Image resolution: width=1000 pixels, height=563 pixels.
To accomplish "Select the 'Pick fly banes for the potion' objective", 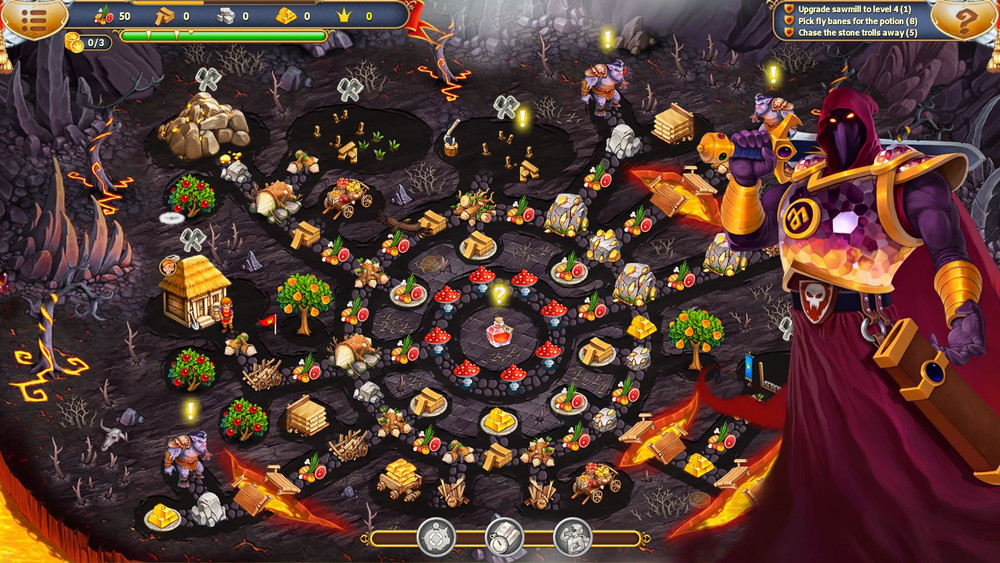I will 856,20.
